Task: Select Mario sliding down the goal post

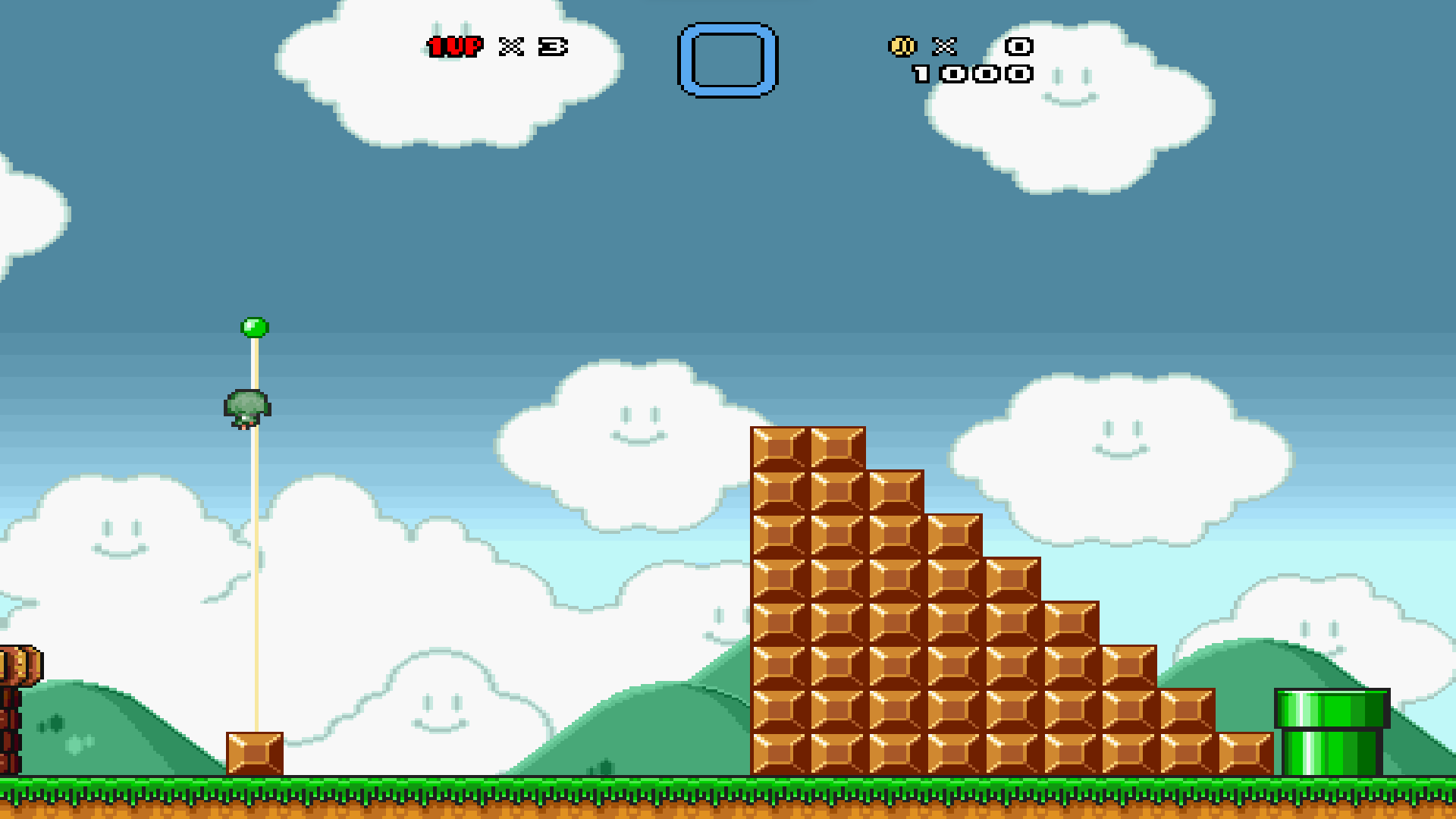Action: click(246, 409)
